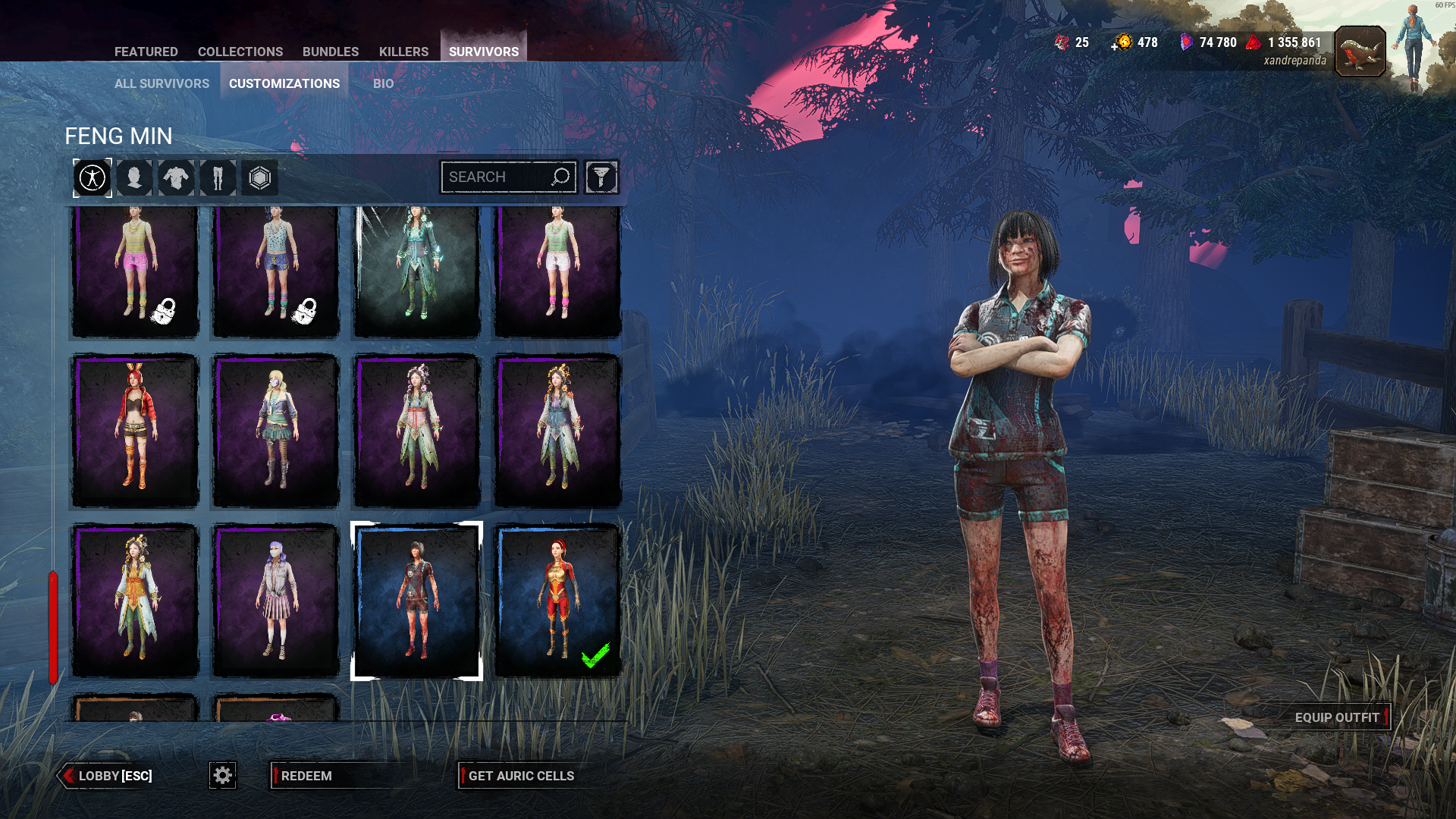Get Auric Cells

pos(521,776)
